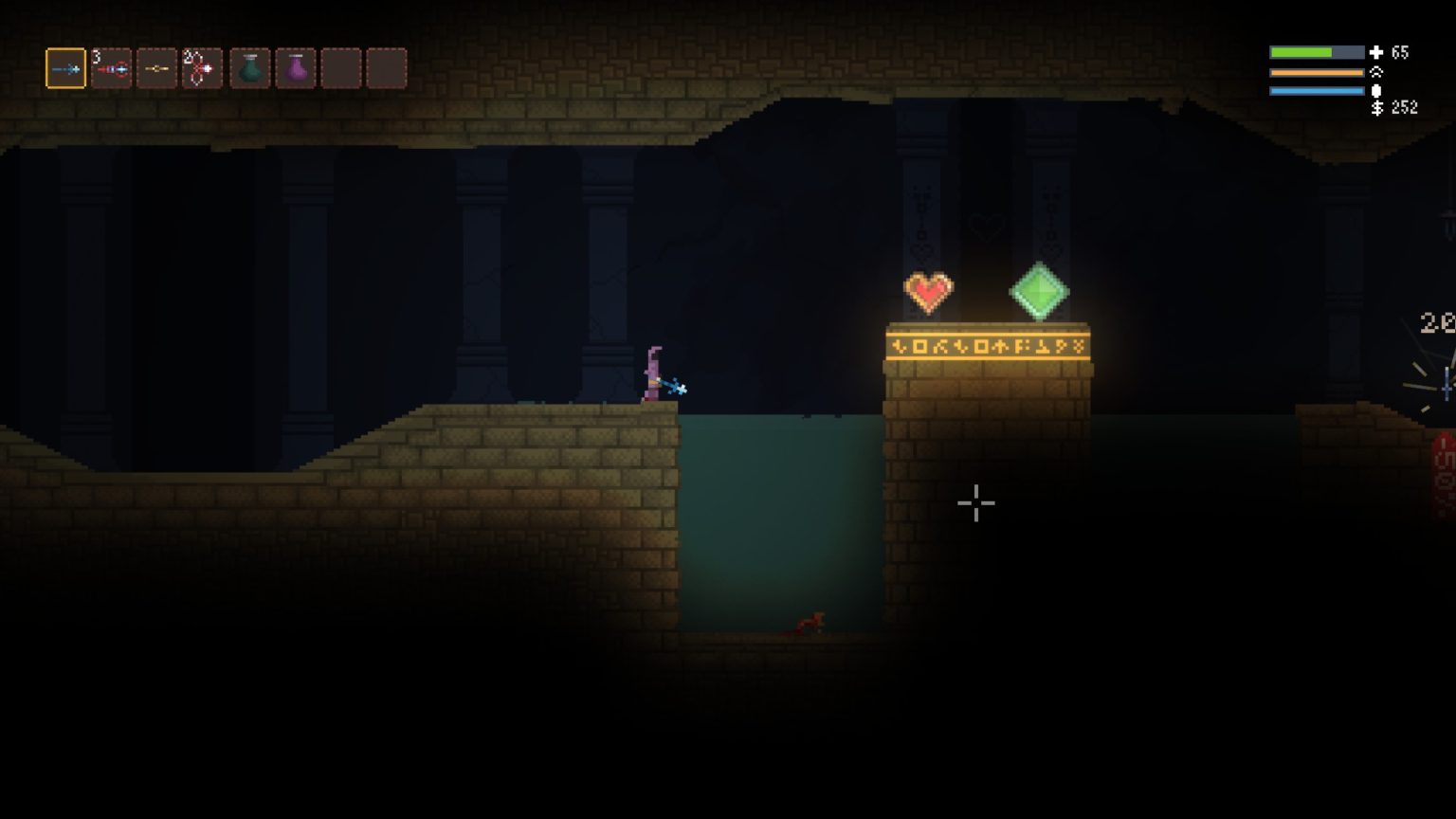Select the red-looped wand with 20 charges

[202, 68]
